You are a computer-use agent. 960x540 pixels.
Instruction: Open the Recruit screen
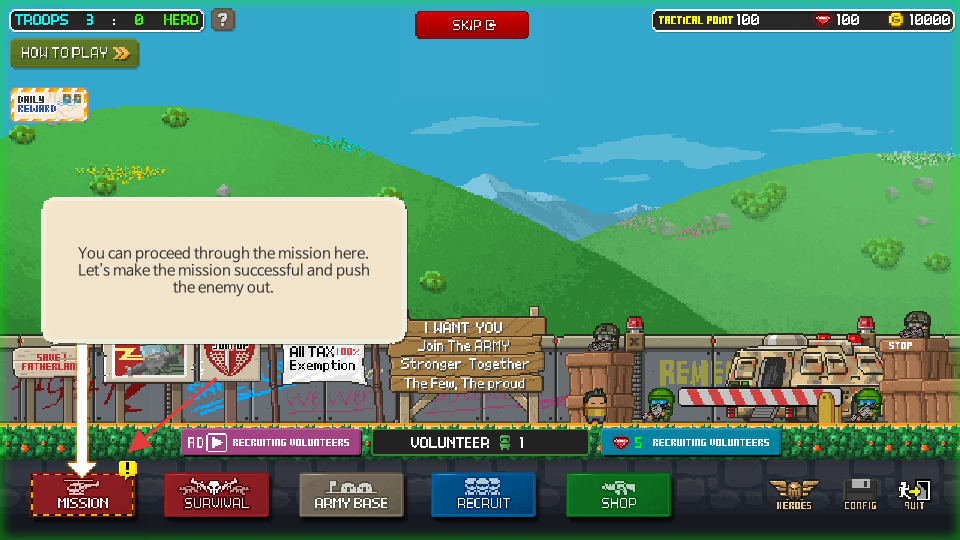(x=484, y=494)
